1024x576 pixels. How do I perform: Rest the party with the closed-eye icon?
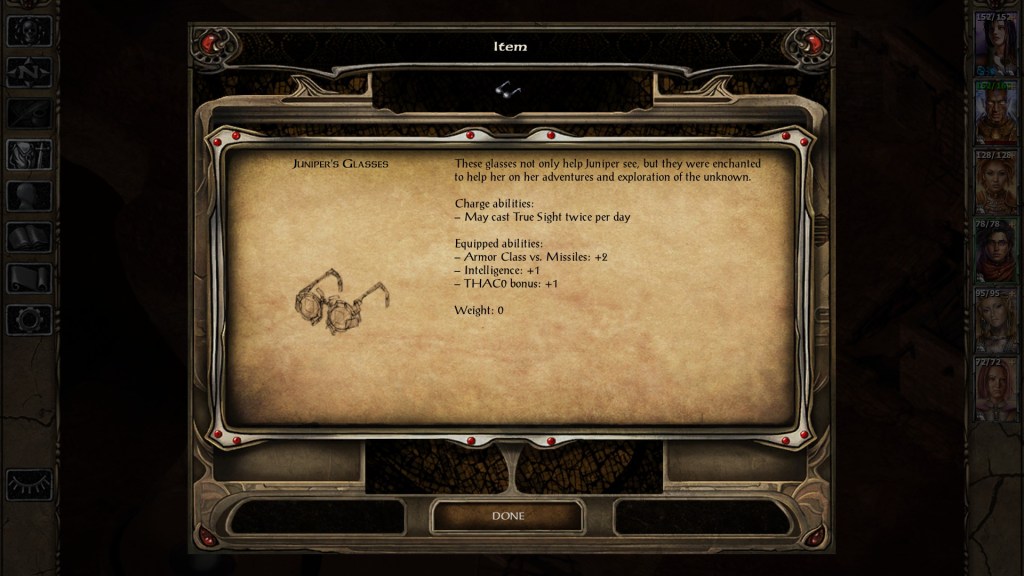pos(29,484)
